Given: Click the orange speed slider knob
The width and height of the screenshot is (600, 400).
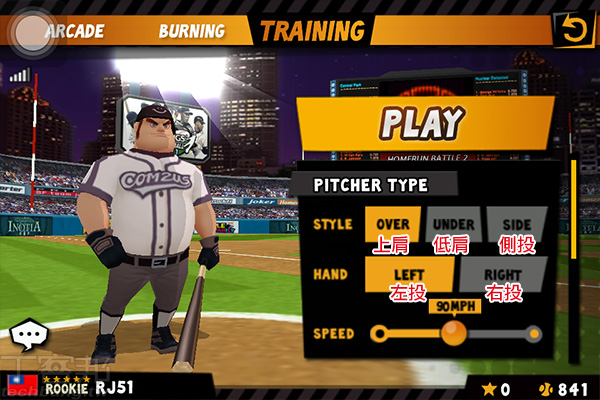Looking at the screenshot, I should coord(454,332).
